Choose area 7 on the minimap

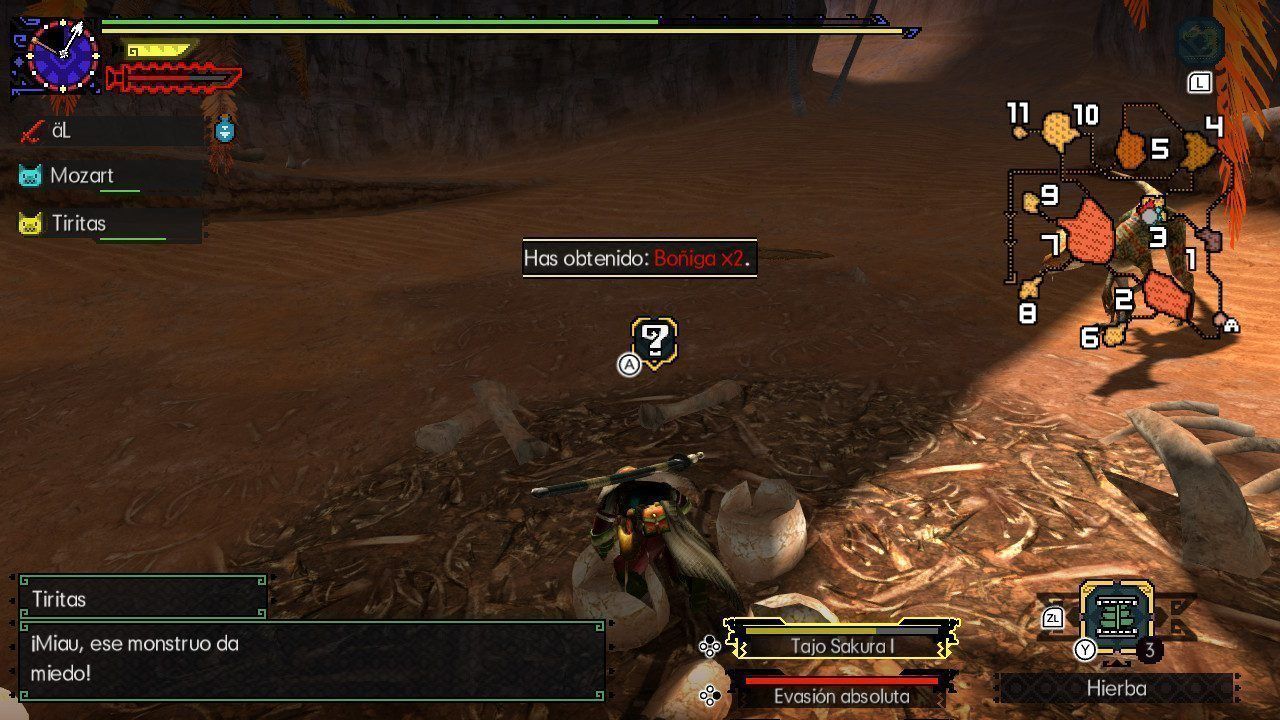tap(1087, 234)
